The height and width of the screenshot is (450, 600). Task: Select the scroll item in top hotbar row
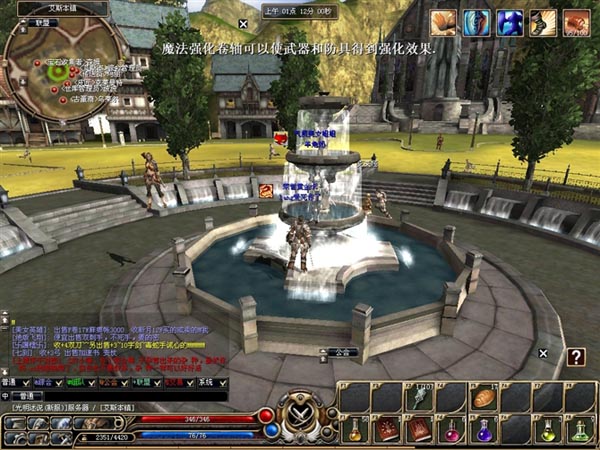pos(419,397)
